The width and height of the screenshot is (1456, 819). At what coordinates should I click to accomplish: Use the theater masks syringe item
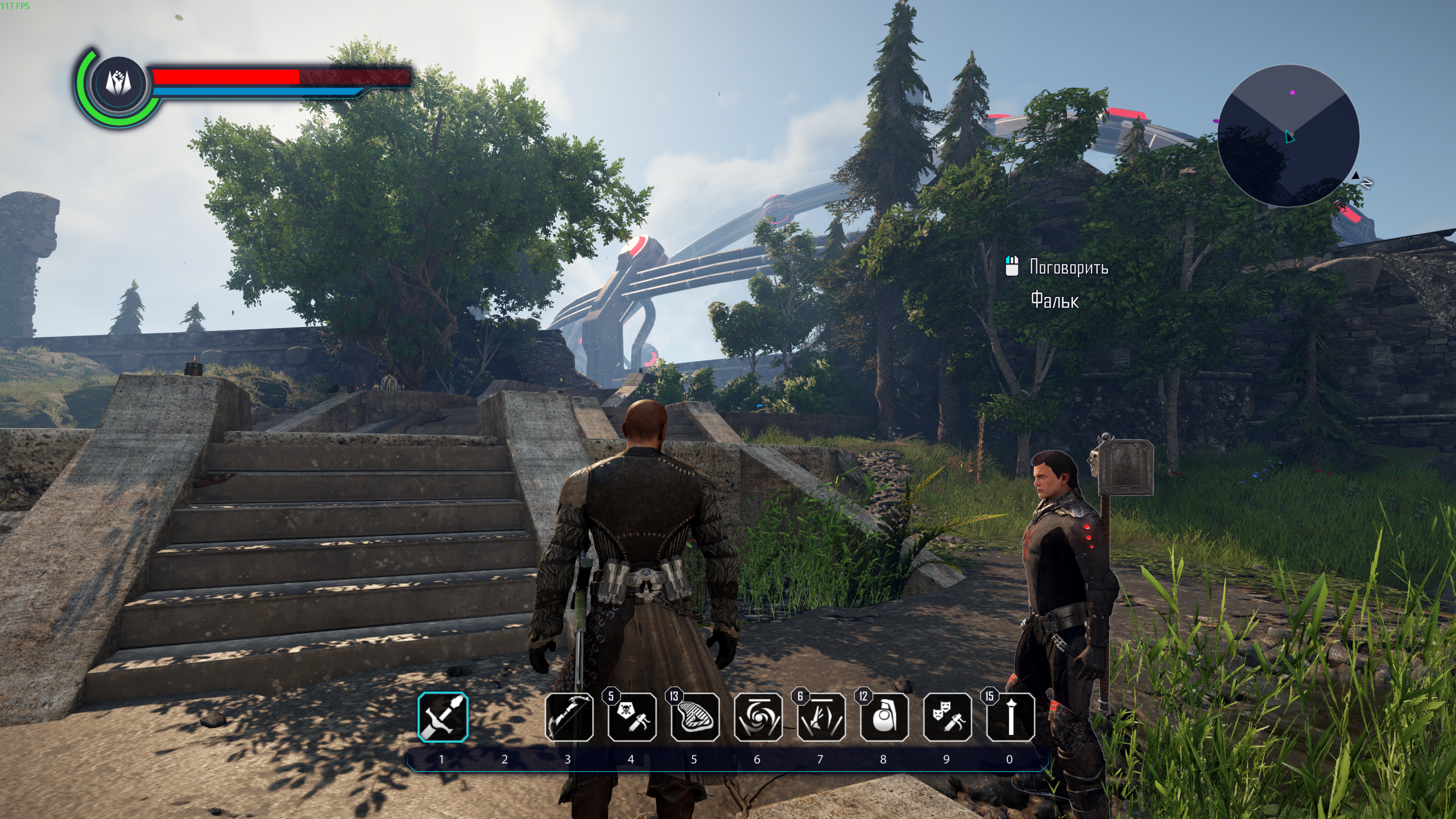947,717
